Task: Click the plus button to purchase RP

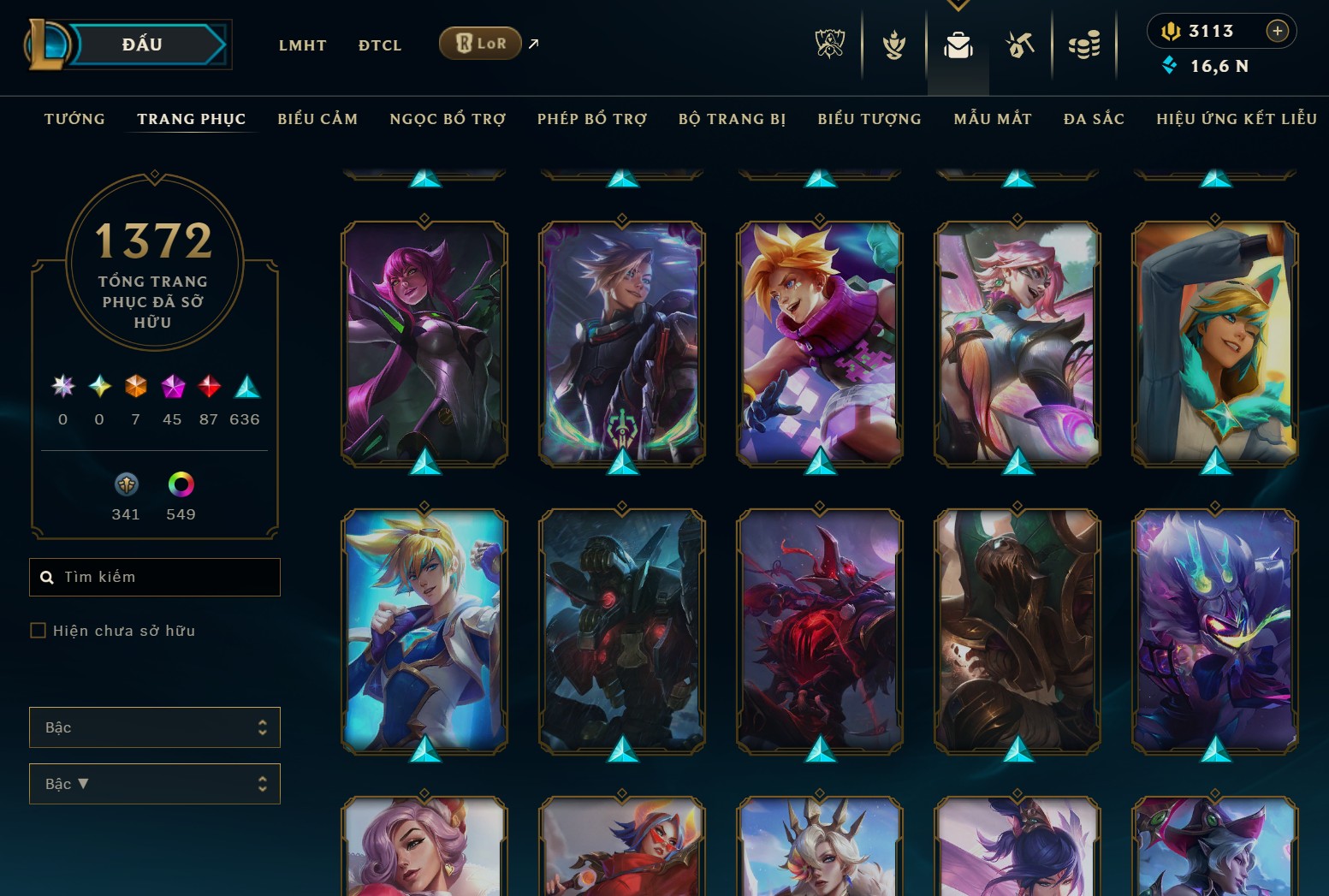Action: coord(1278,31)
